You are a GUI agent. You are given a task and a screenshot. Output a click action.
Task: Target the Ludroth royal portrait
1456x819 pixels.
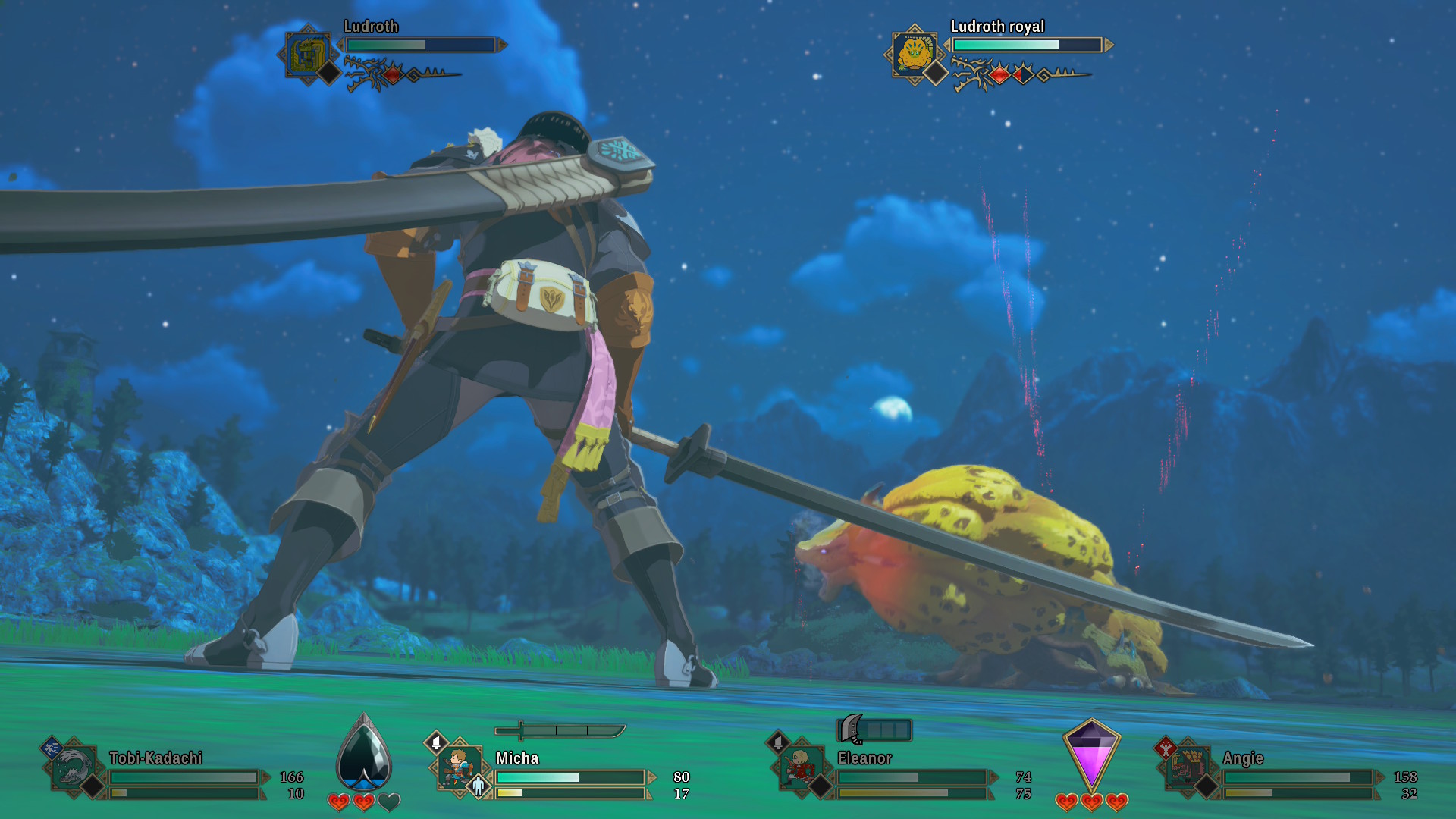915,53
